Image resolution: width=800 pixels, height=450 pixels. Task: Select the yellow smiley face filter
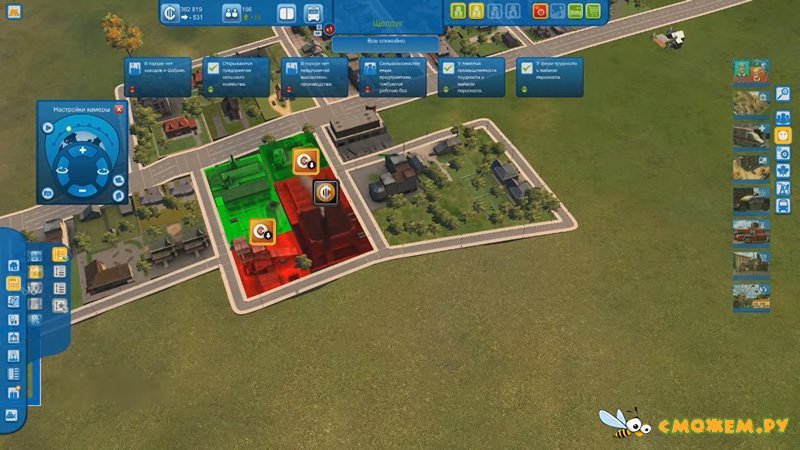click(784, 133)
